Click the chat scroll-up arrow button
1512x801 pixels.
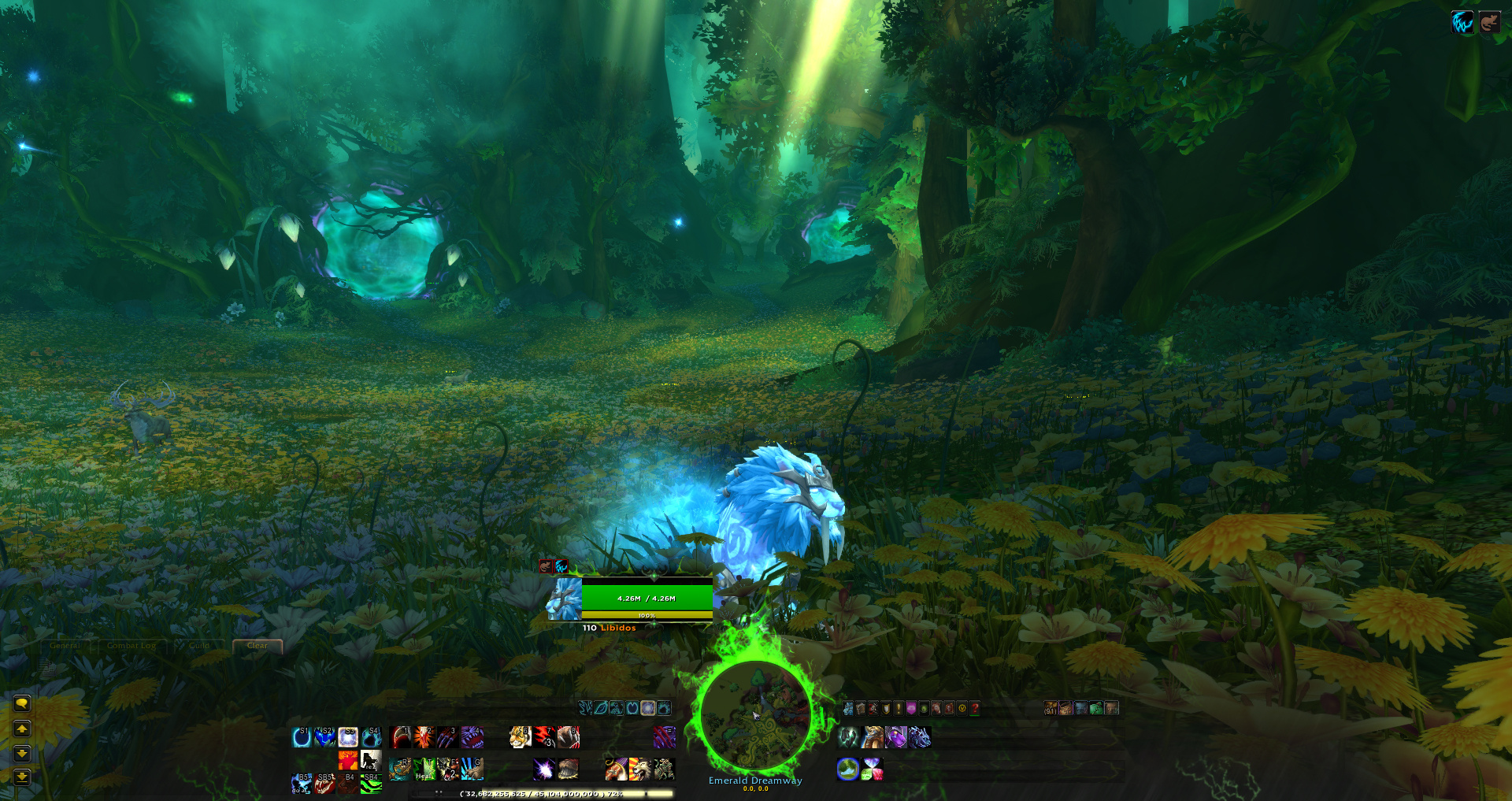[x=22, y=729]
